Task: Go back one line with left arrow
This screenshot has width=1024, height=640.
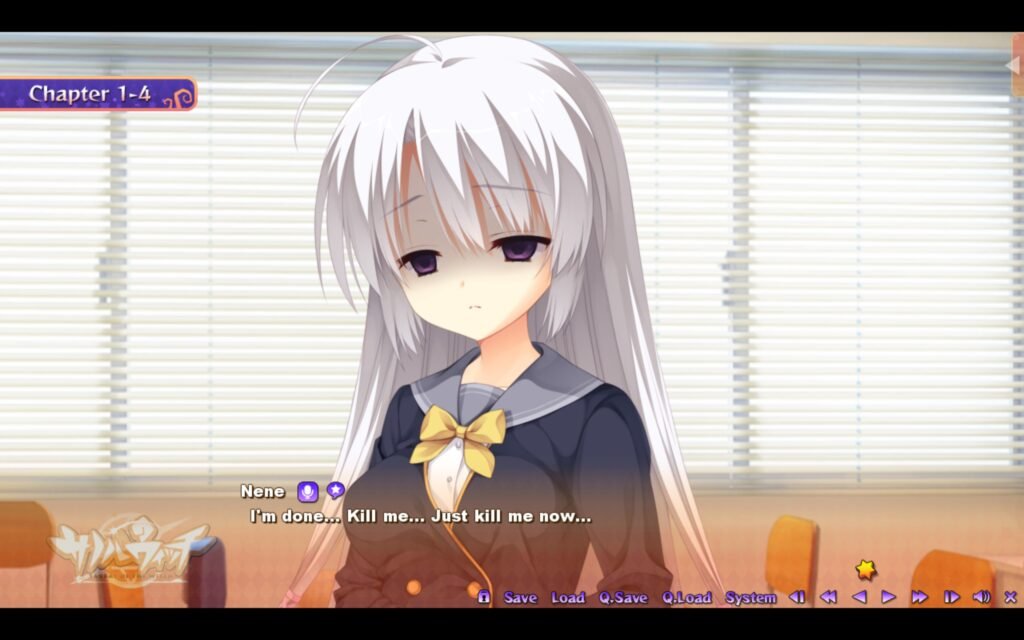Action: pyautogui.click(x=858, y=597)
